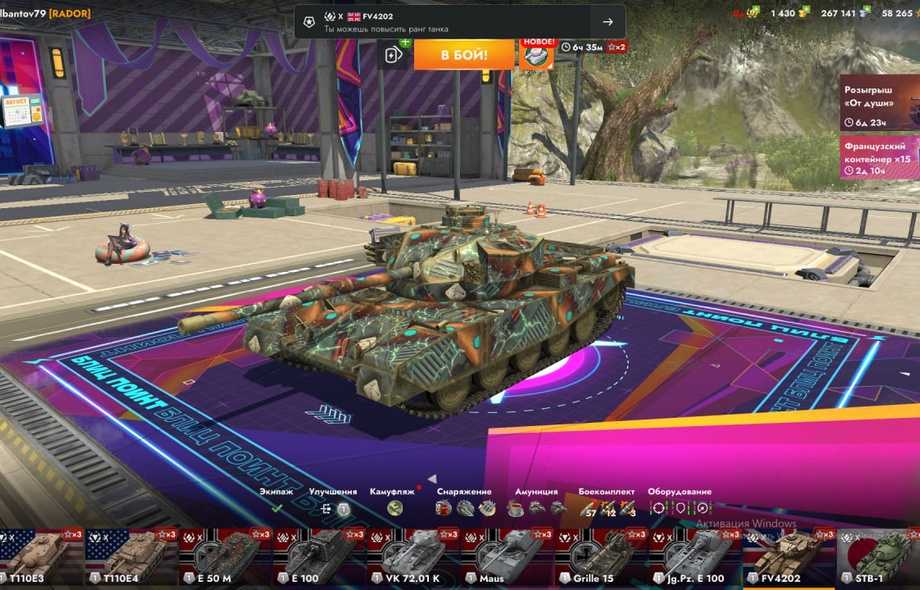Select the T110E3 tank in the carousel
Screen dimensions: 920x590
click(x=40, y=558)
